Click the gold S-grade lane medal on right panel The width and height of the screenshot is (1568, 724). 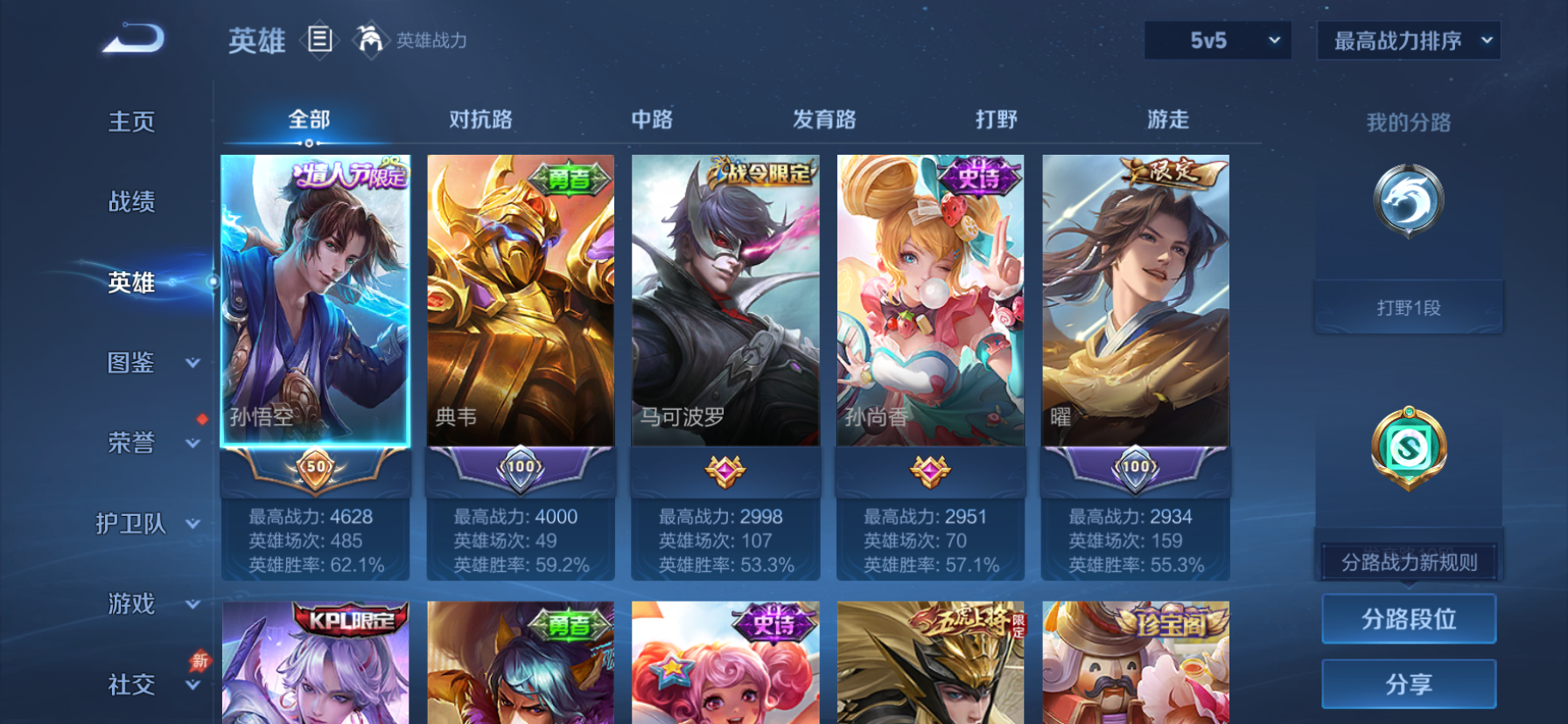point(1409,448)
